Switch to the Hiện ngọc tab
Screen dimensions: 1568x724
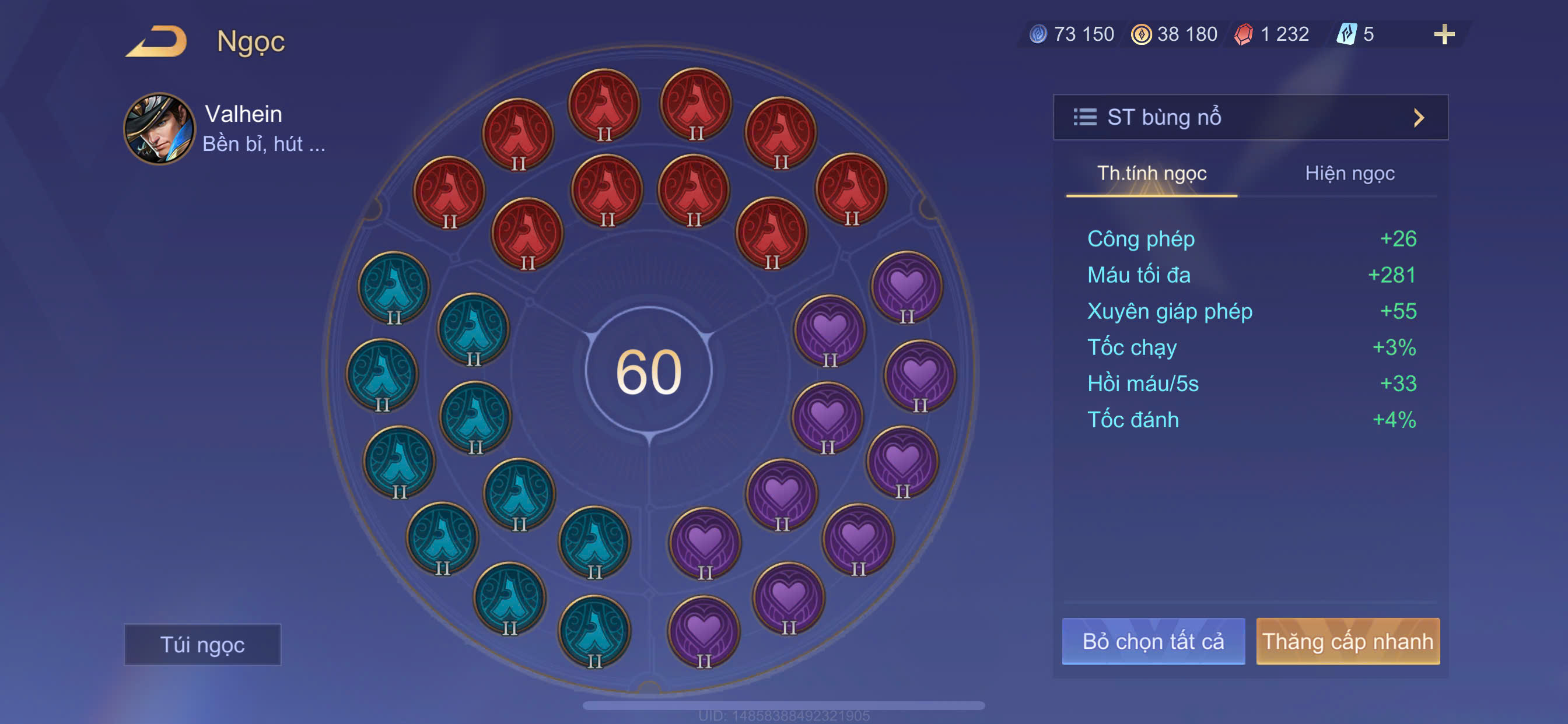tap(1349, 174)
